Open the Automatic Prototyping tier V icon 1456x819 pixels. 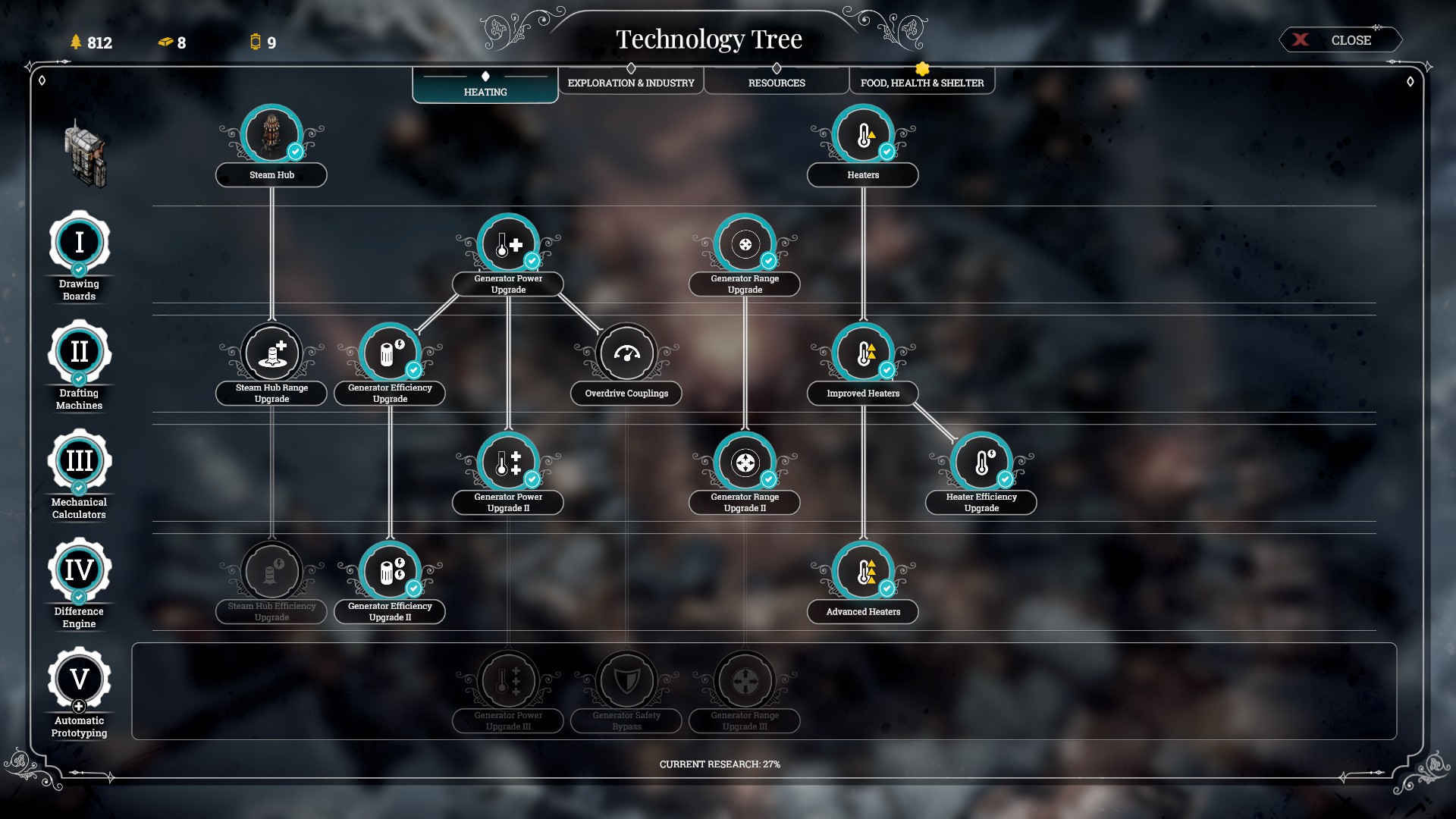tap(79, 680)
